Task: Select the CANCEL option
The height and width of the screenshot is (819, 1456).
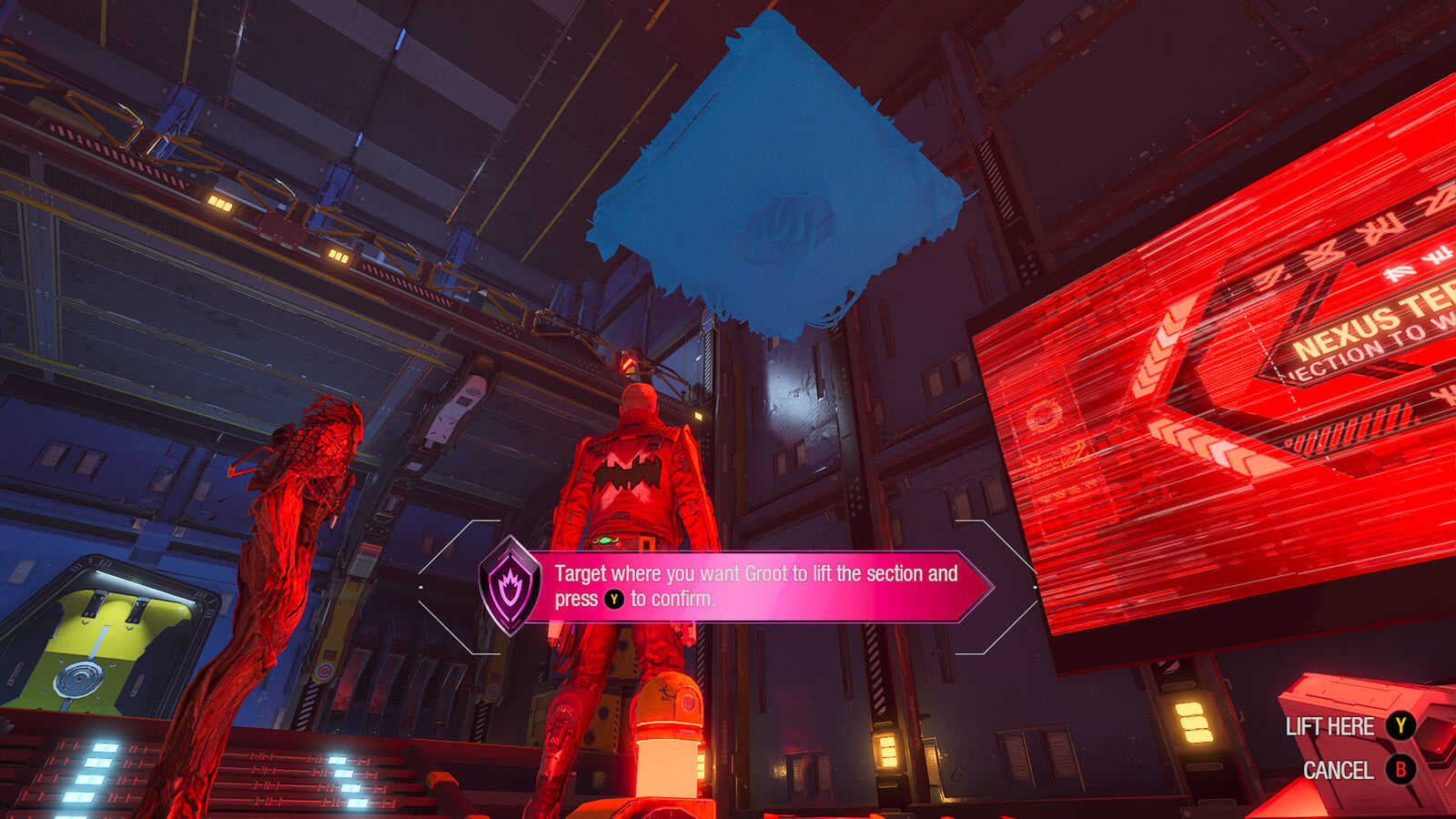Action: (1356, 770)
